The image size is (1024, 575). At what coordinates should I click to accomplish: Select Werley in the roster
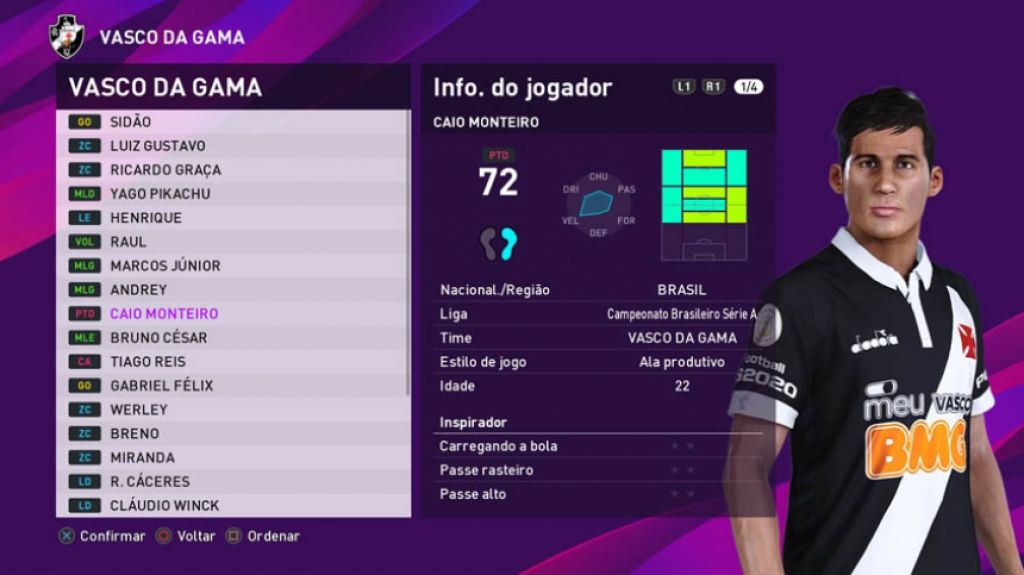tap(232, 410)
